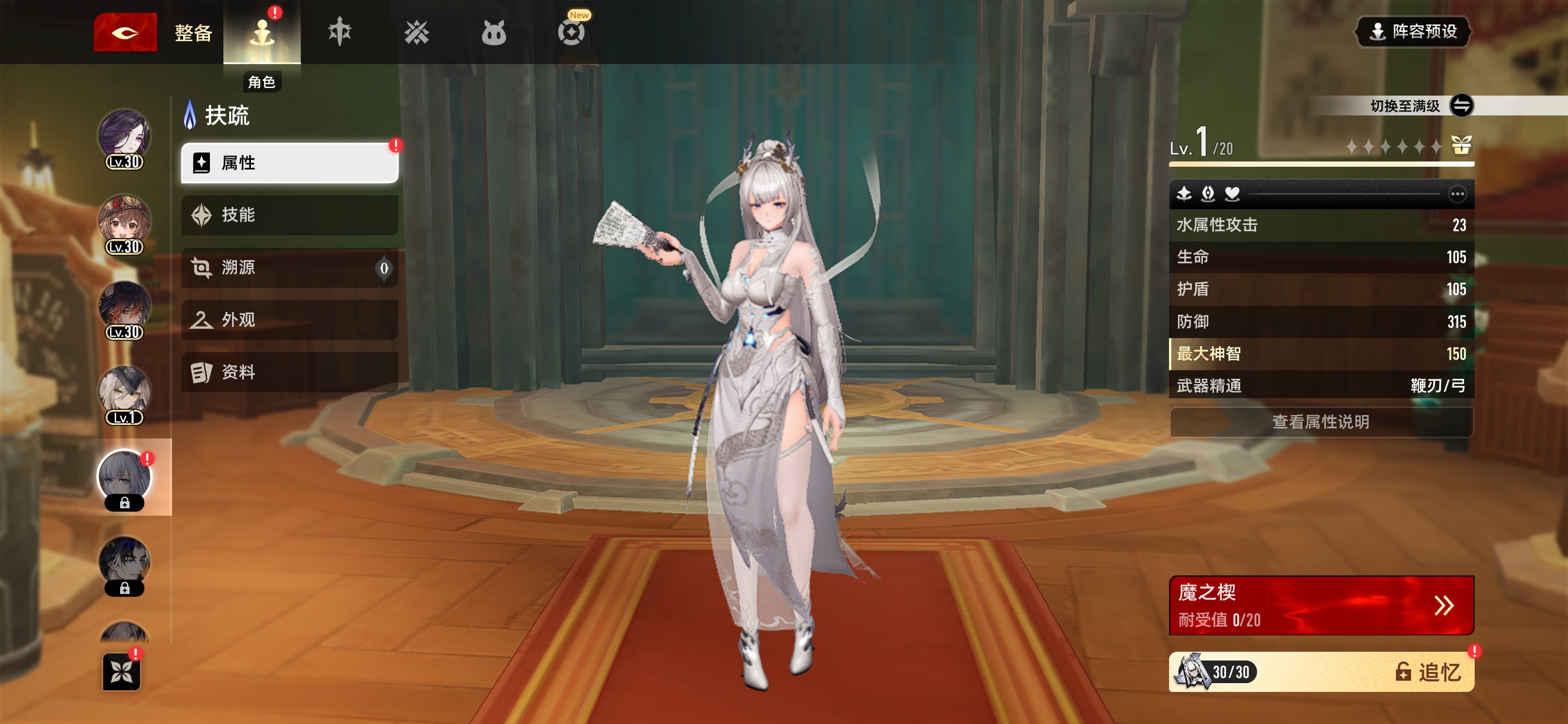Open the cat-face companion tab
The image size is (1568, 724).
click(493, 33)
